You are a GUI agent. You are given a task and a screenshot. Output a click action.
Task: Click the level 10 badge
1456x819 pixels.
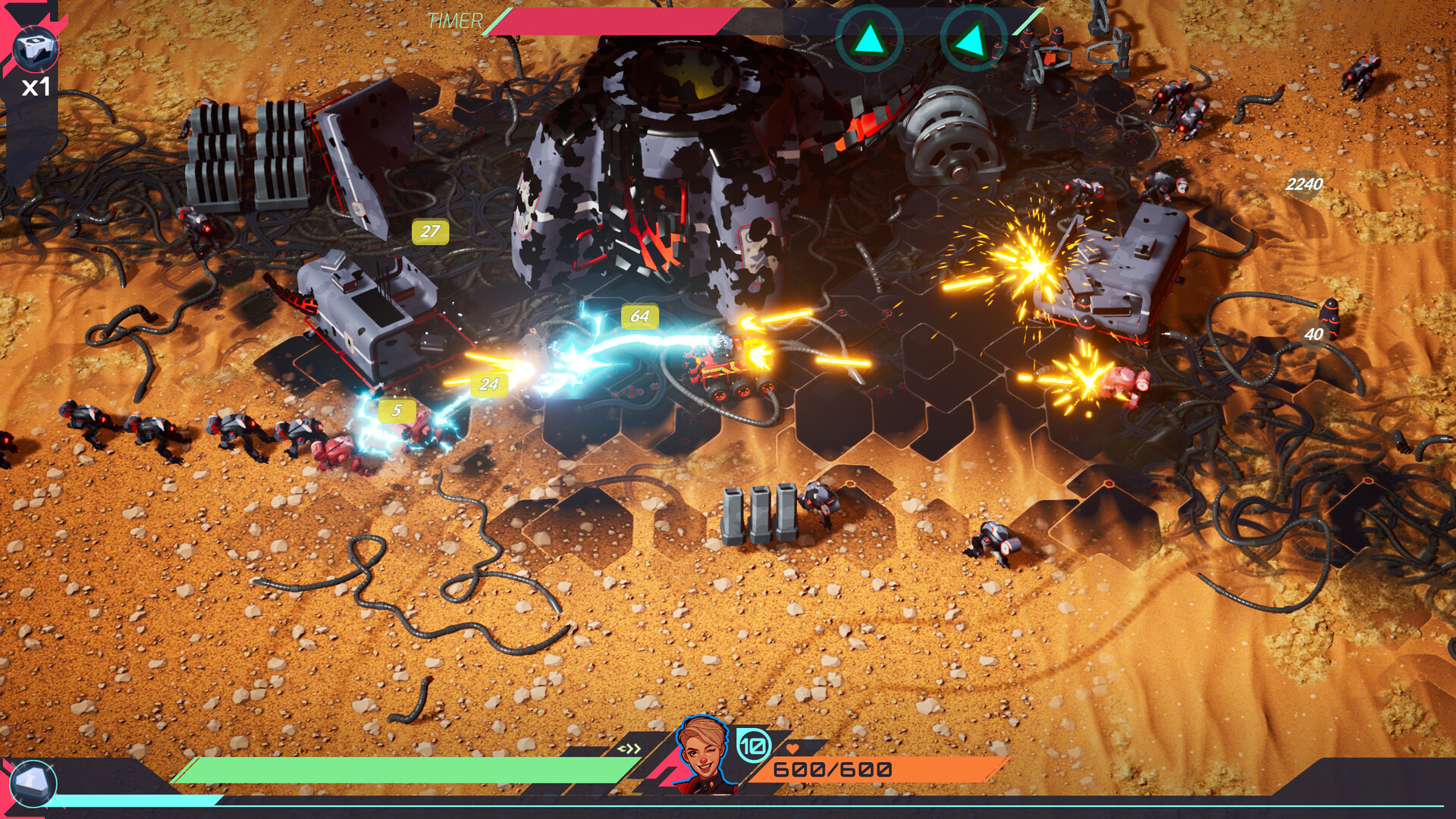(753, 746)
